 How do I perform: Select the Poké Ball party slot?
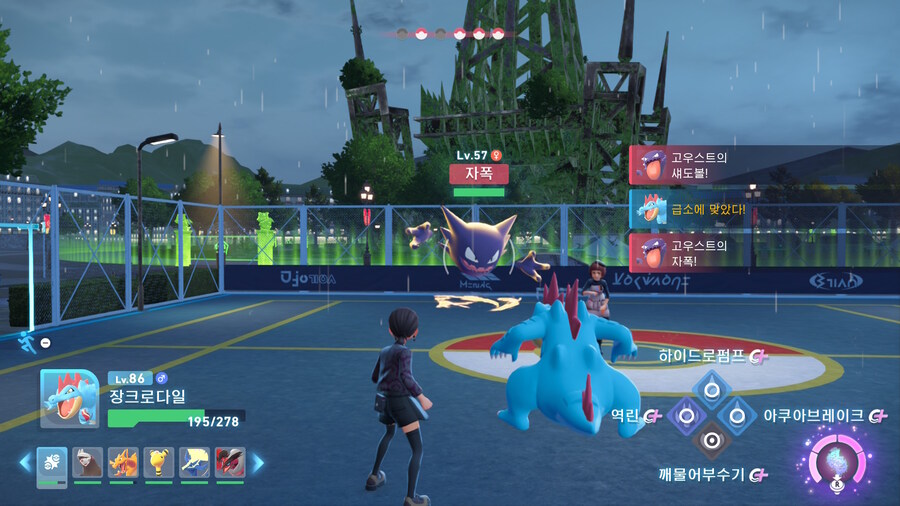point(52,462)
